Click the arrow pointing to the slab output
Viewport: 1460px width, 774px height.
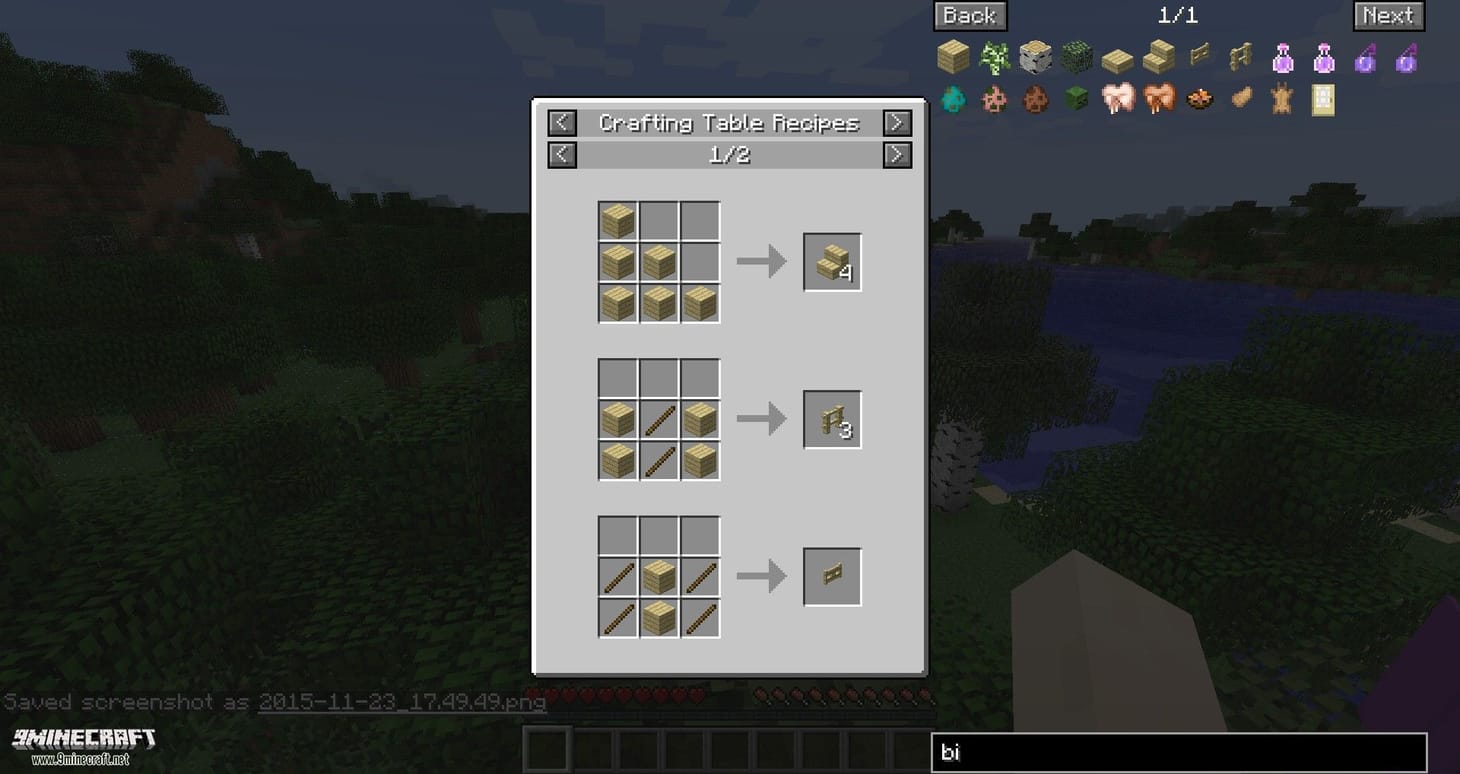[762, 262]
